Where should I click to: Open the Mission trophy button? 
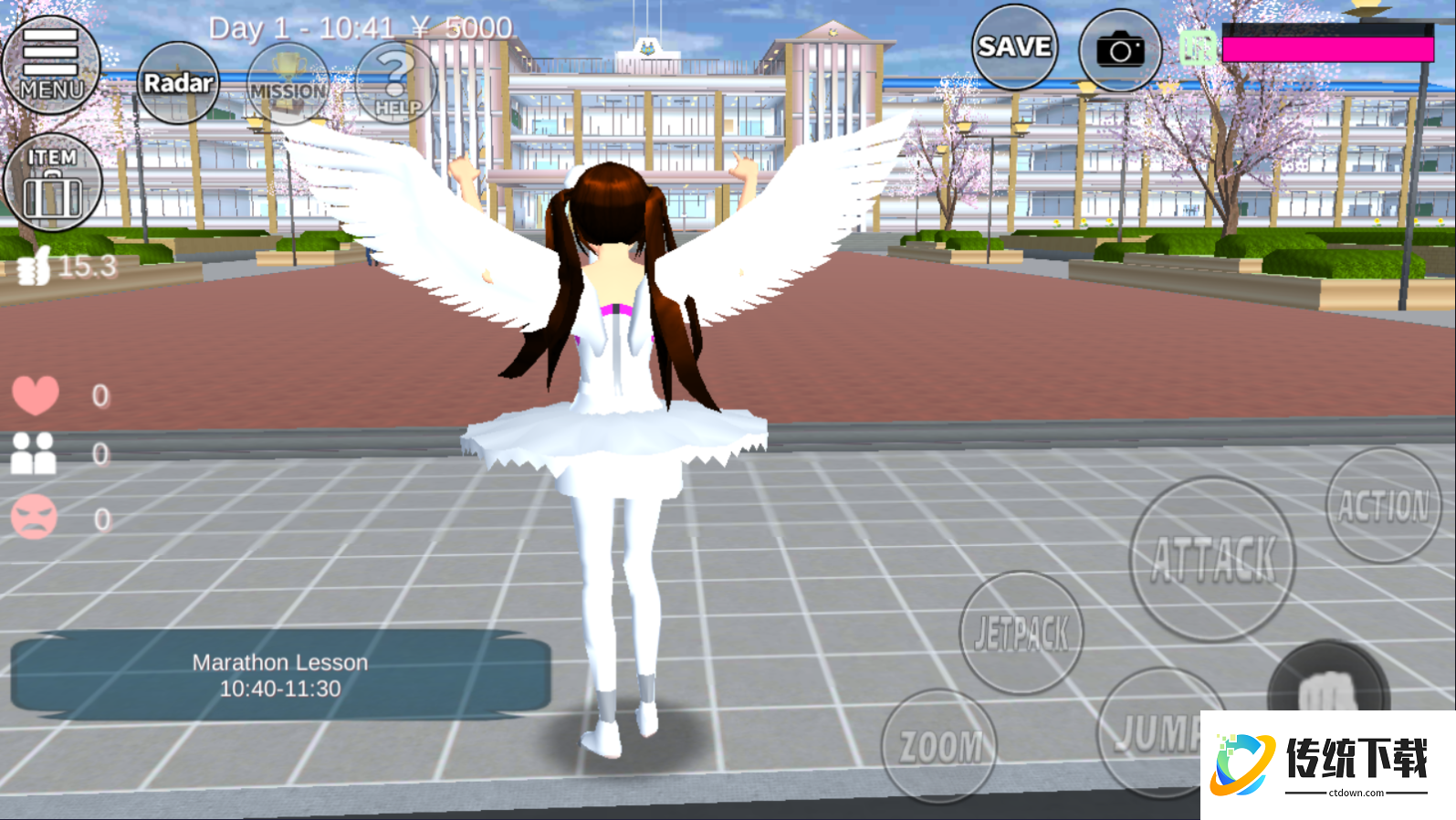pos(288,85)
